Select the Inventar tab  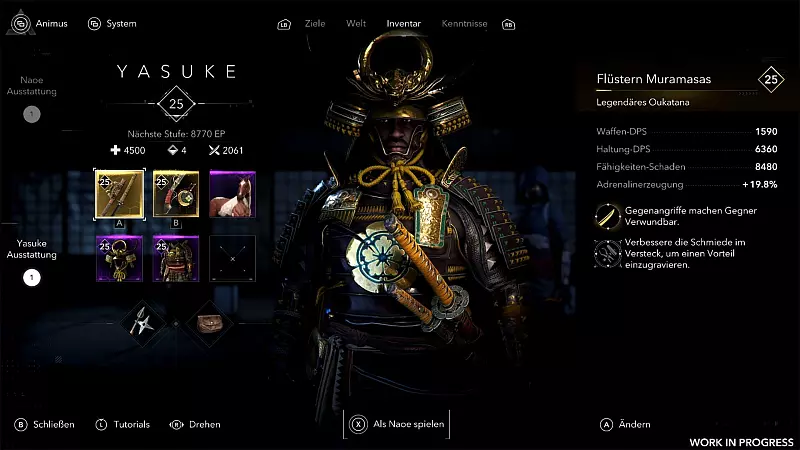(403, 23)
